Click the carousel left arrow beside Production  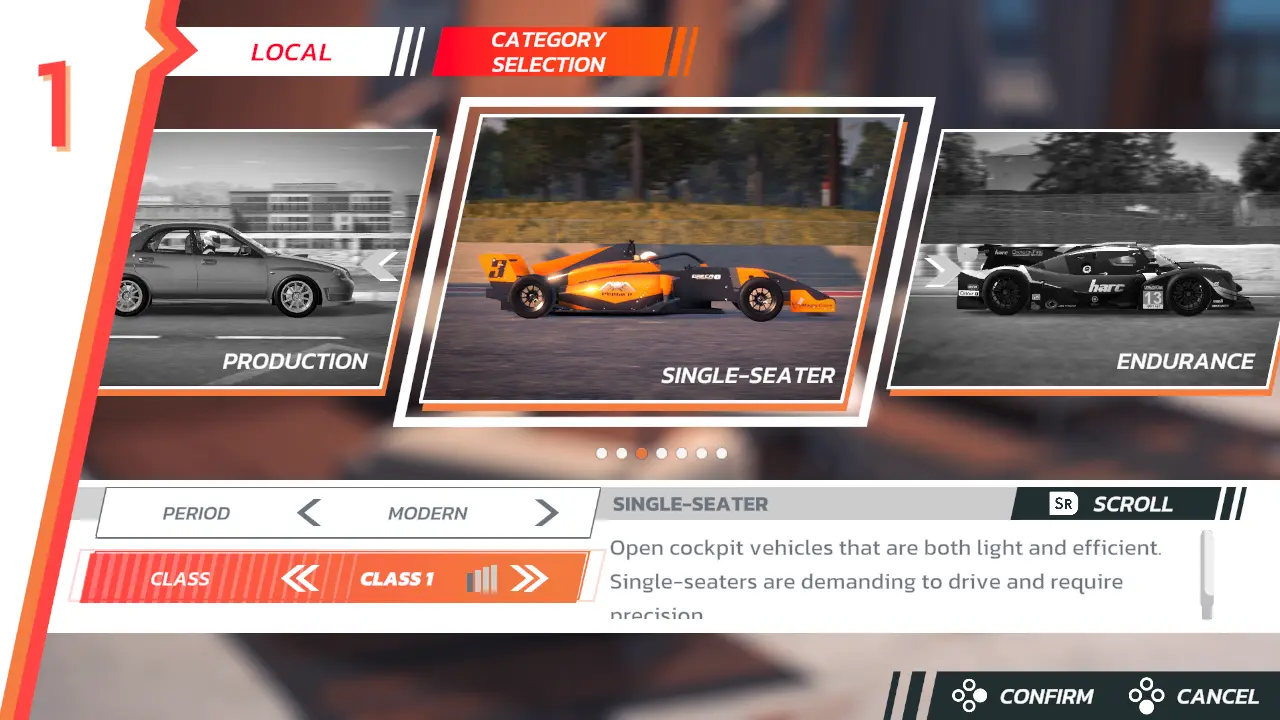[x=381, y=266]
